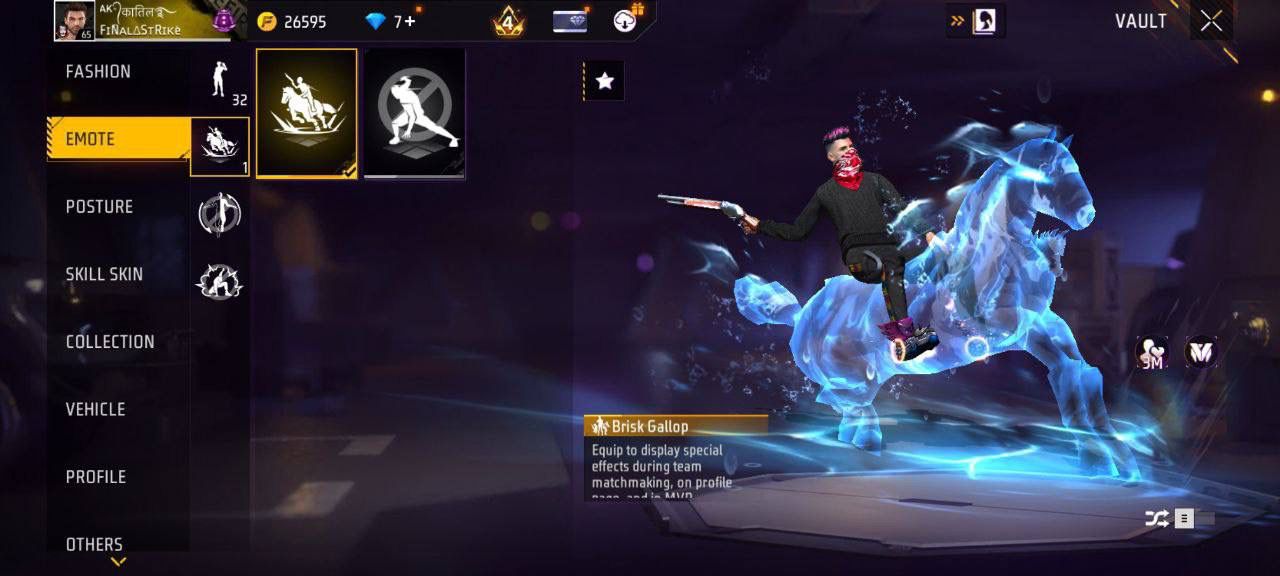
Task: Open the Fashion category
Action: pyautogui.click(x=98, y=72)
